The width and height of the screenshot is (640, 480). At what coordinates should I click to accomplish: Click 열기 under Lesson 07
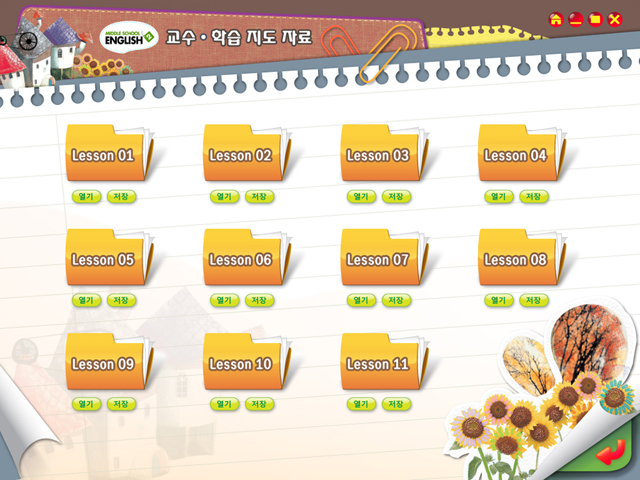361,300
